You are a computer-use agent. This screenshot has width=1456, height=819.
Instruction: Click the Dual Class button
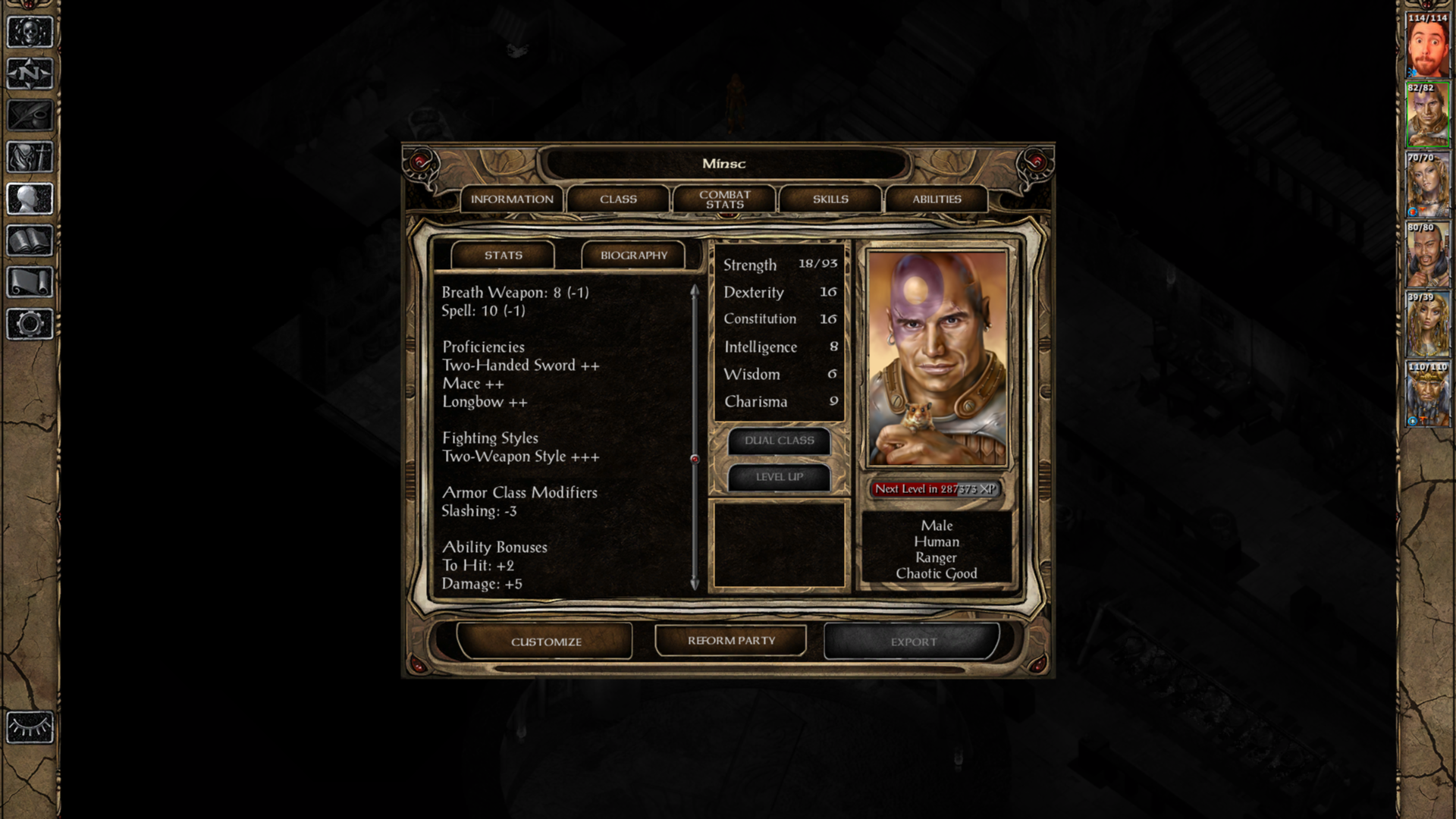click(779, 441)
